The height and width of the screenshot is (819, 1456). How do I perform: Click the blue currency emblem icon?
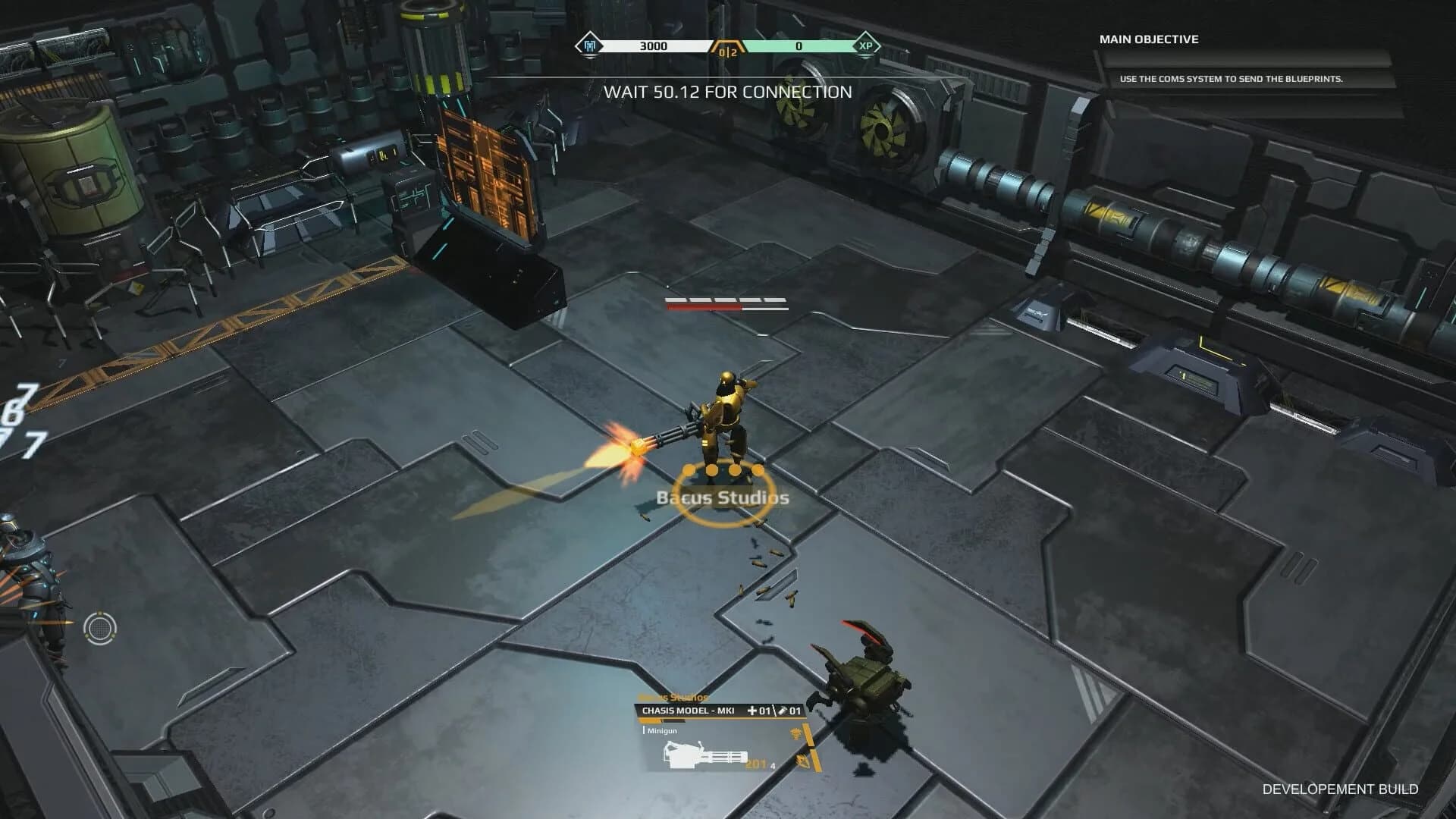click(x=590, y=45)
